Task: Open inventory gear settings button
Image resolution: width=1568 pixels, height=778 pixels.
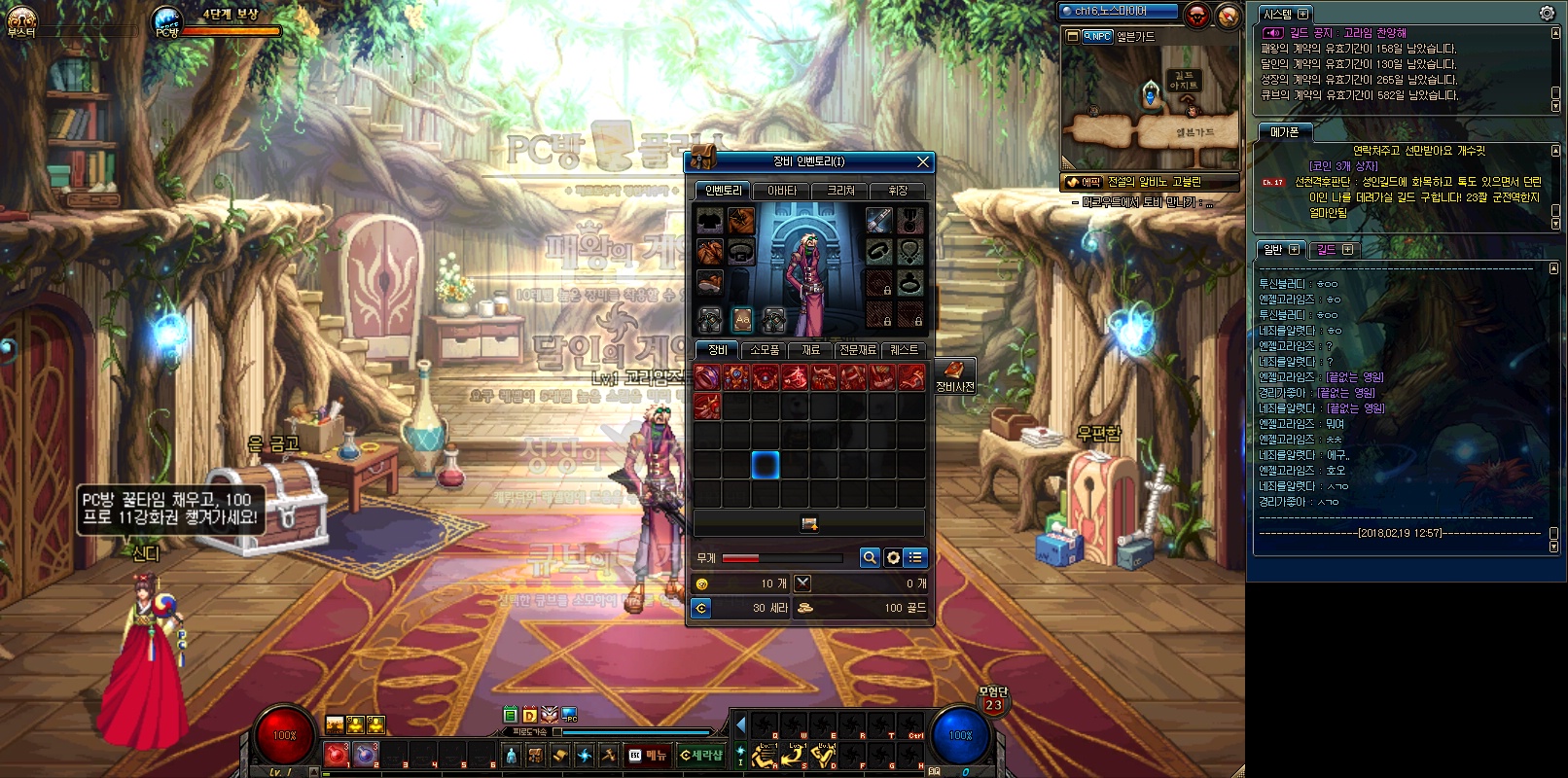Action: pyautogui.click(x=893, y=557)
